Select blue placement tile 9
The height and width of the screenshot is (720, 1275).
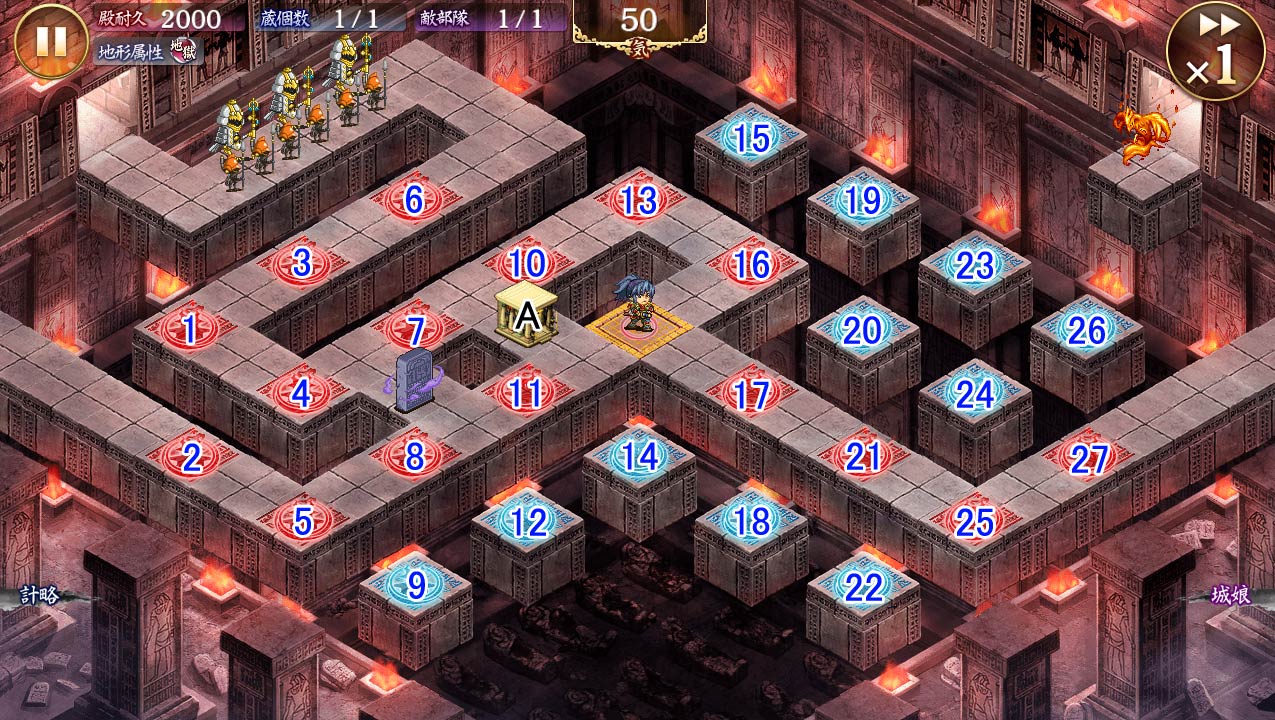tap(415, 586)
